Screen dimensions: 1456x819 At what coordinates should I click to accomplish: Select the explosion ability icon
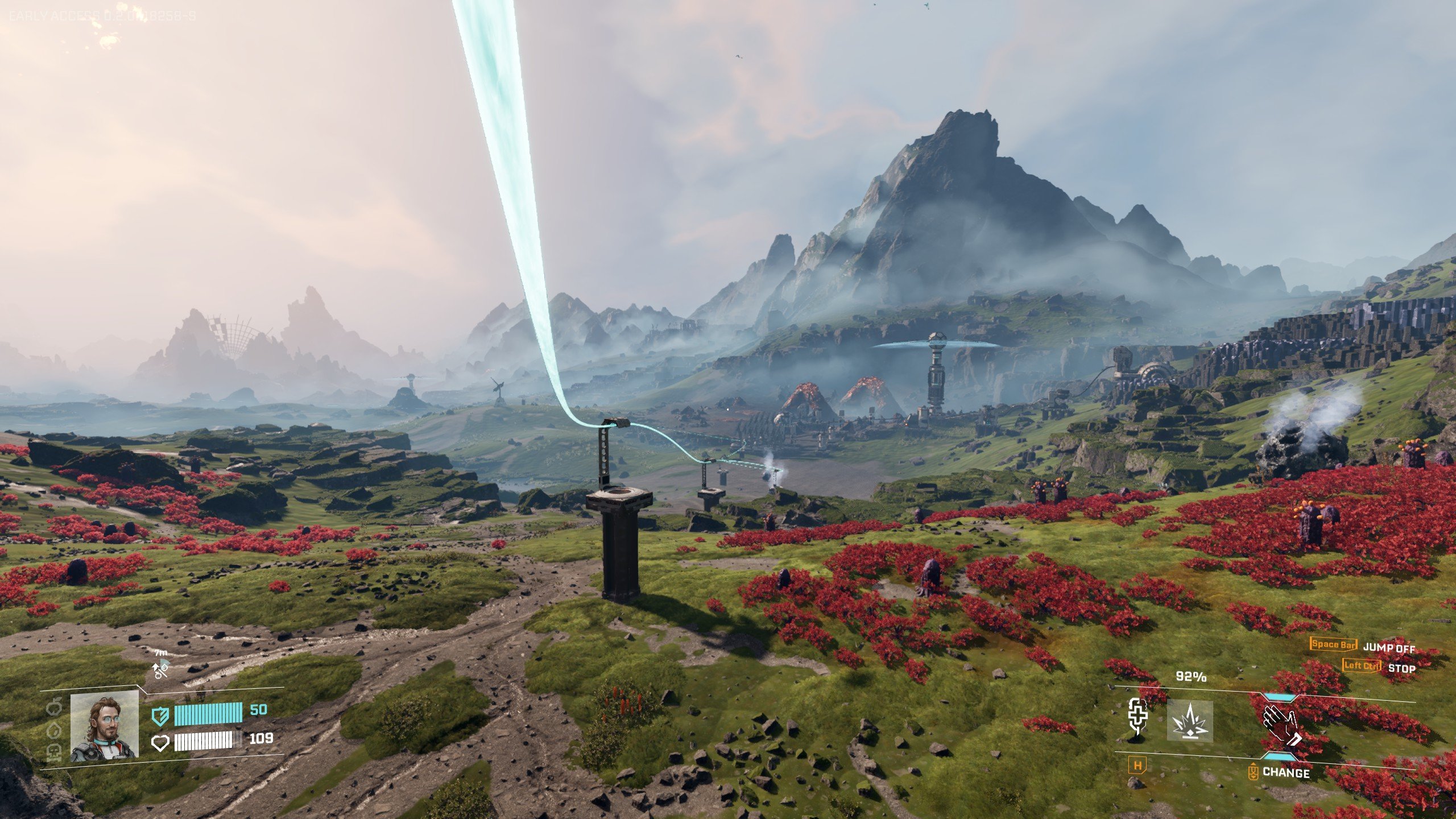[1190, 721]
